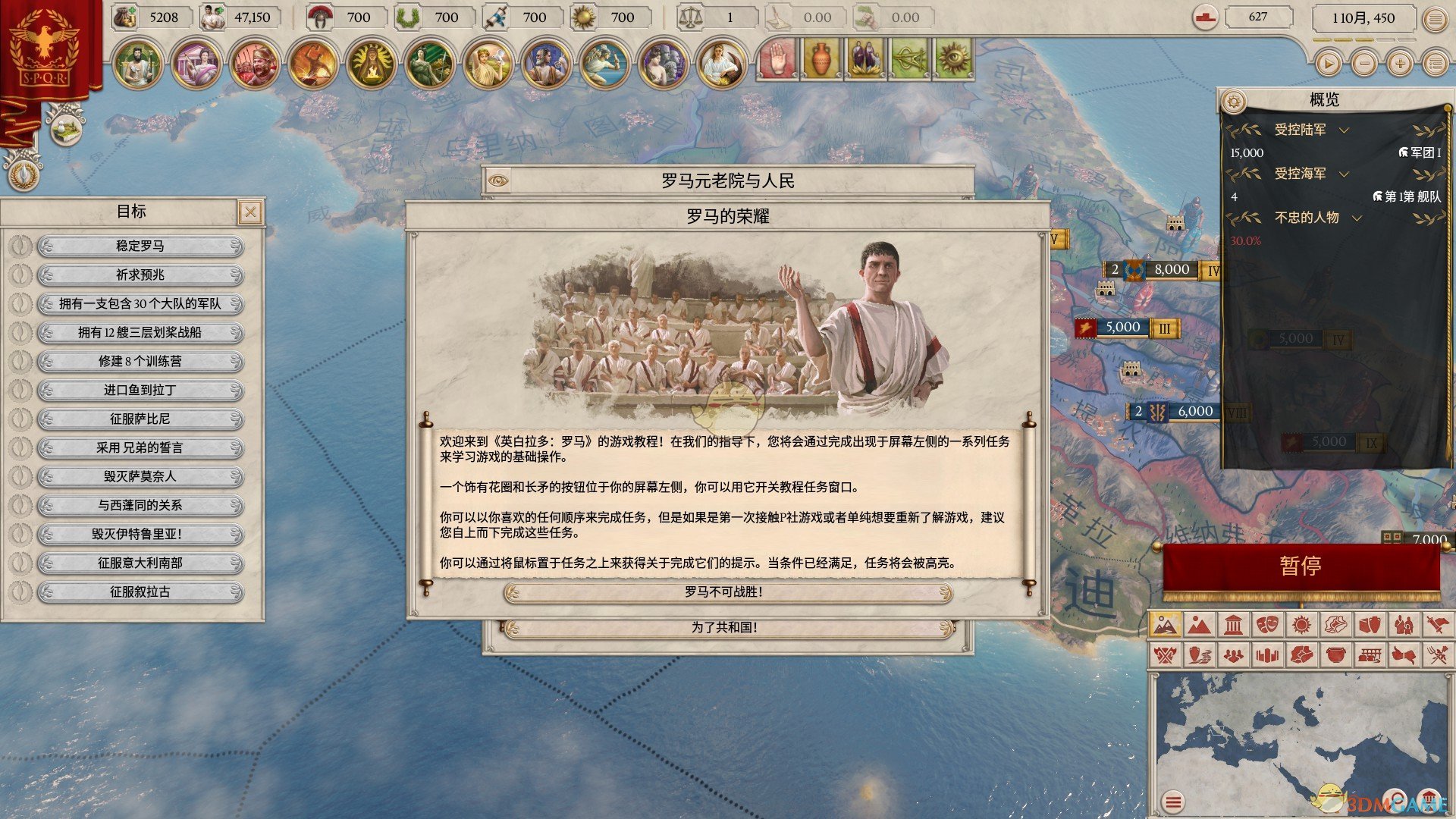
Task: Click the red 暂停 pause banner
Action: [1301, 566]
